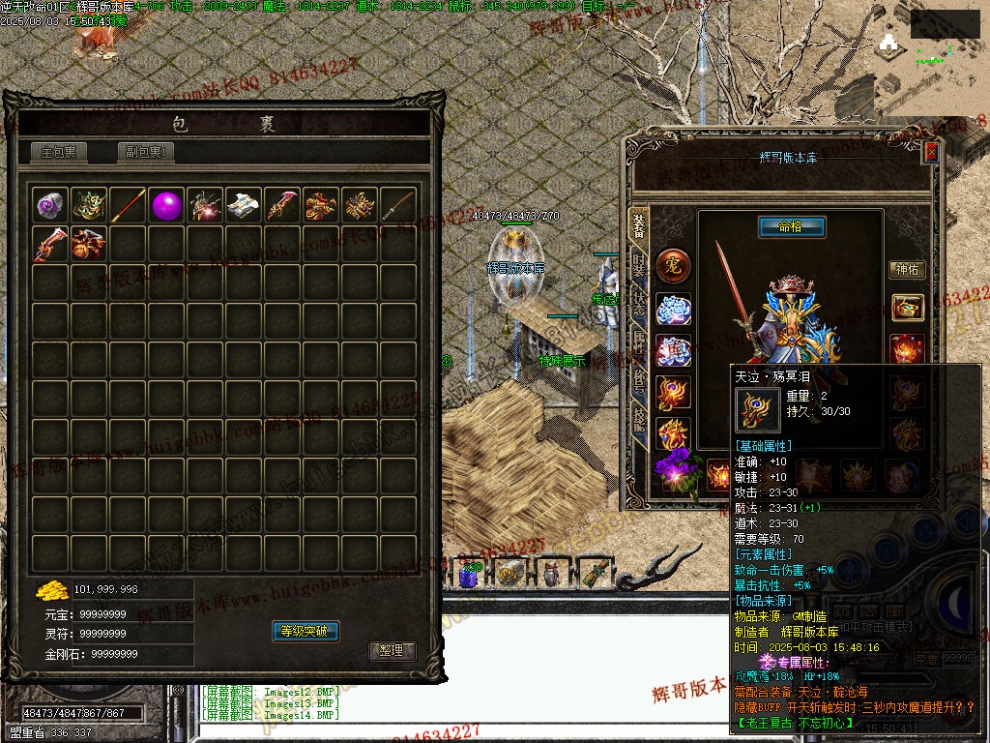Select the 装备 equipment tab

pyautogui.click(x=639, y=225)
